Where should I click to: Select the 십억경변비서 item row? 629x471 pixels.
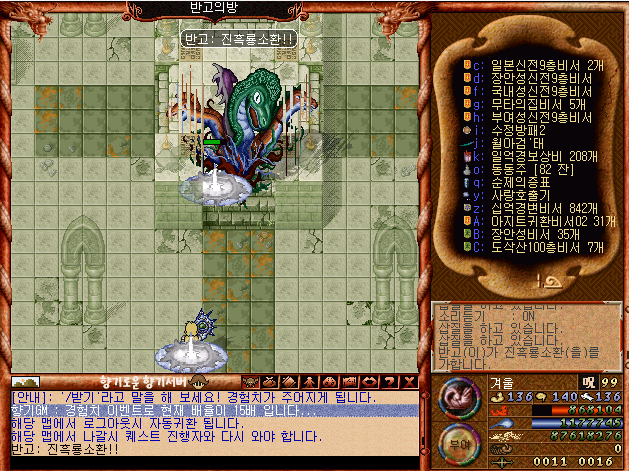(x=530, y=208)
